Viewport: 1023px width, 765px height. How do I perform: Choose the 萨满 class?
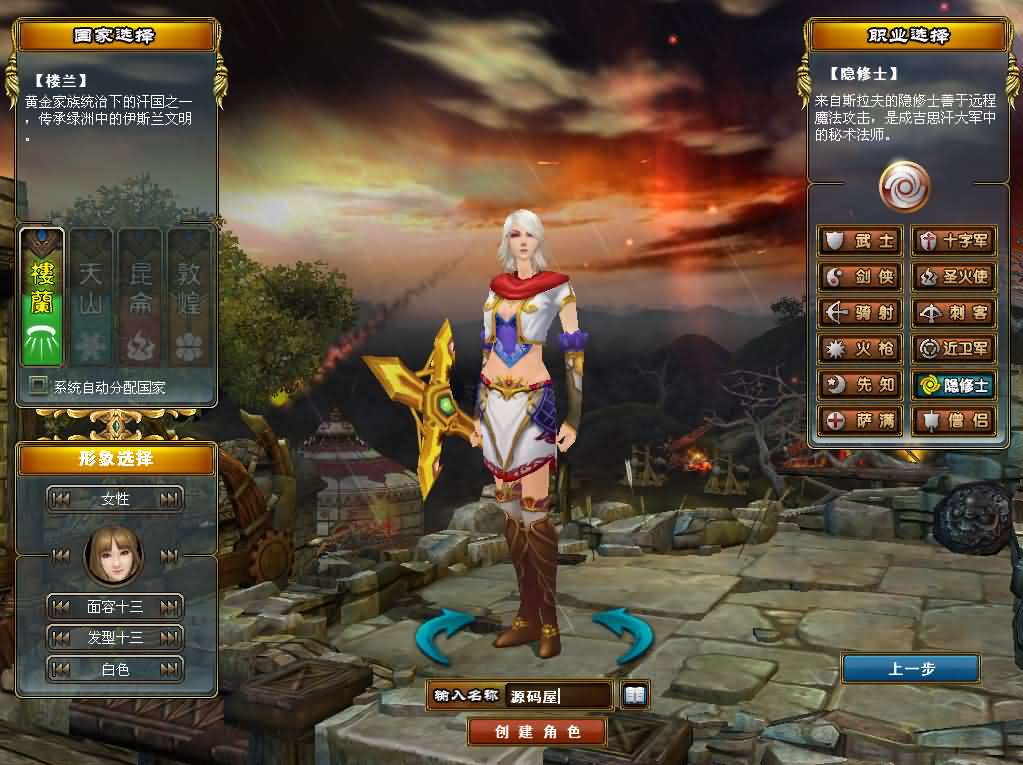click(860, 421)
